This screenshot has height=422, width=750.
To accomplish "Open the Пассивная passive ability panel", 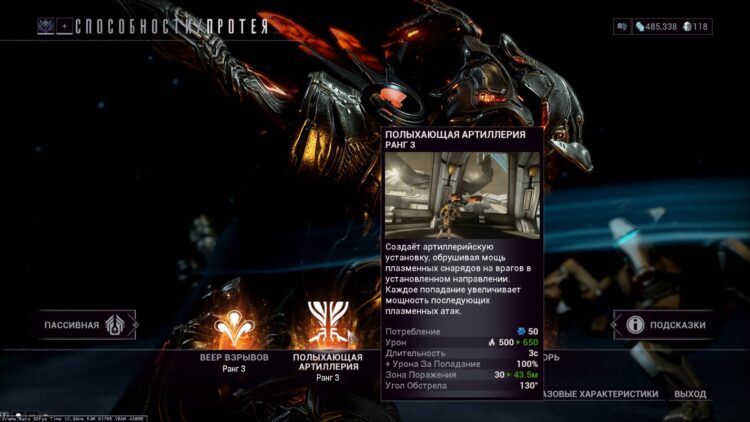I will [85, 325].
